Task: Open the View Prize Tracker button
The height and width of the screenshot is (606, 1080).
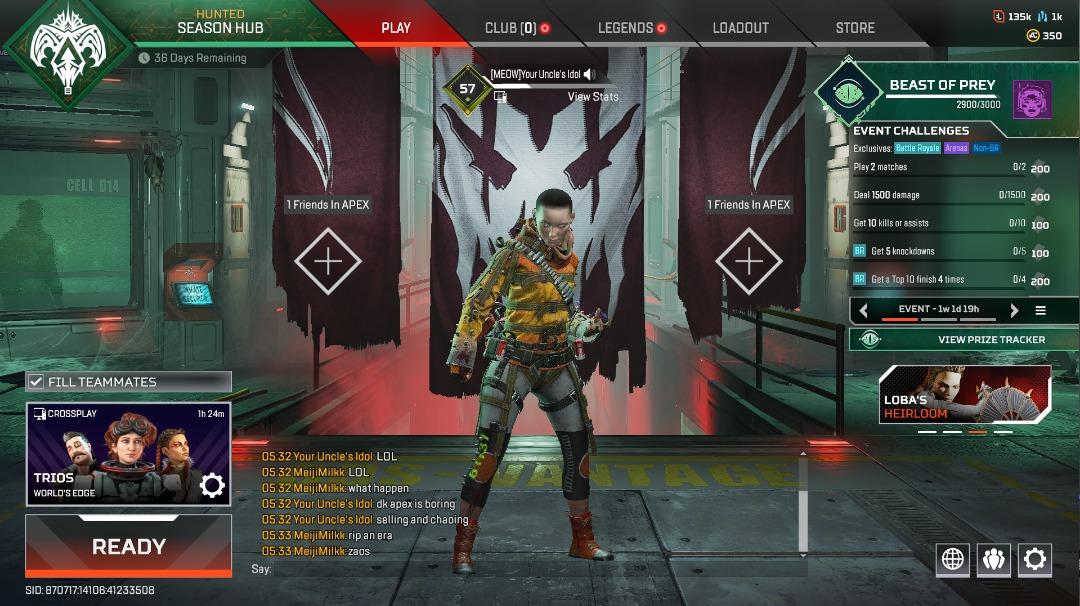Action: point(964,339)
